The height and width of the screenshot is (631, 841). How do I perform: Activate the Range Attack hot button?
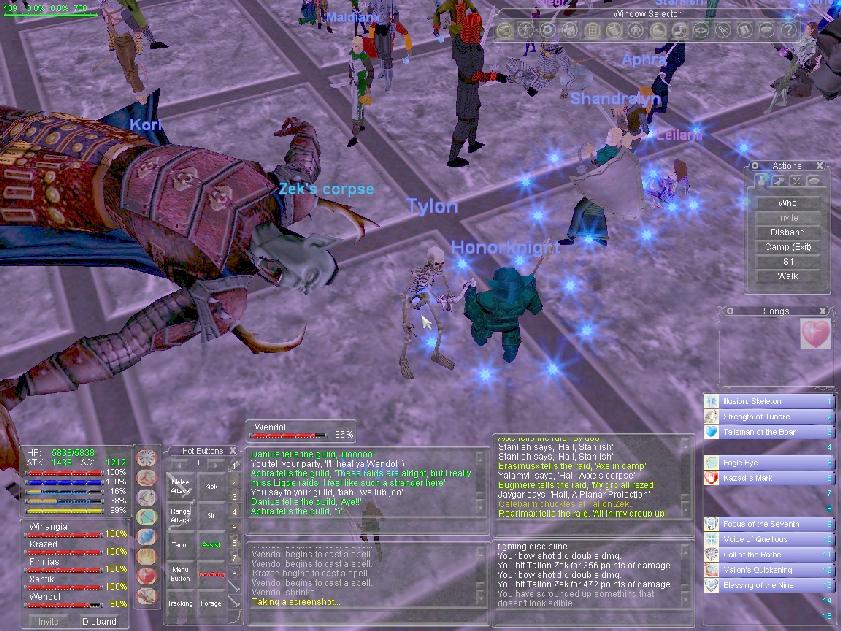tap(181, 515)
